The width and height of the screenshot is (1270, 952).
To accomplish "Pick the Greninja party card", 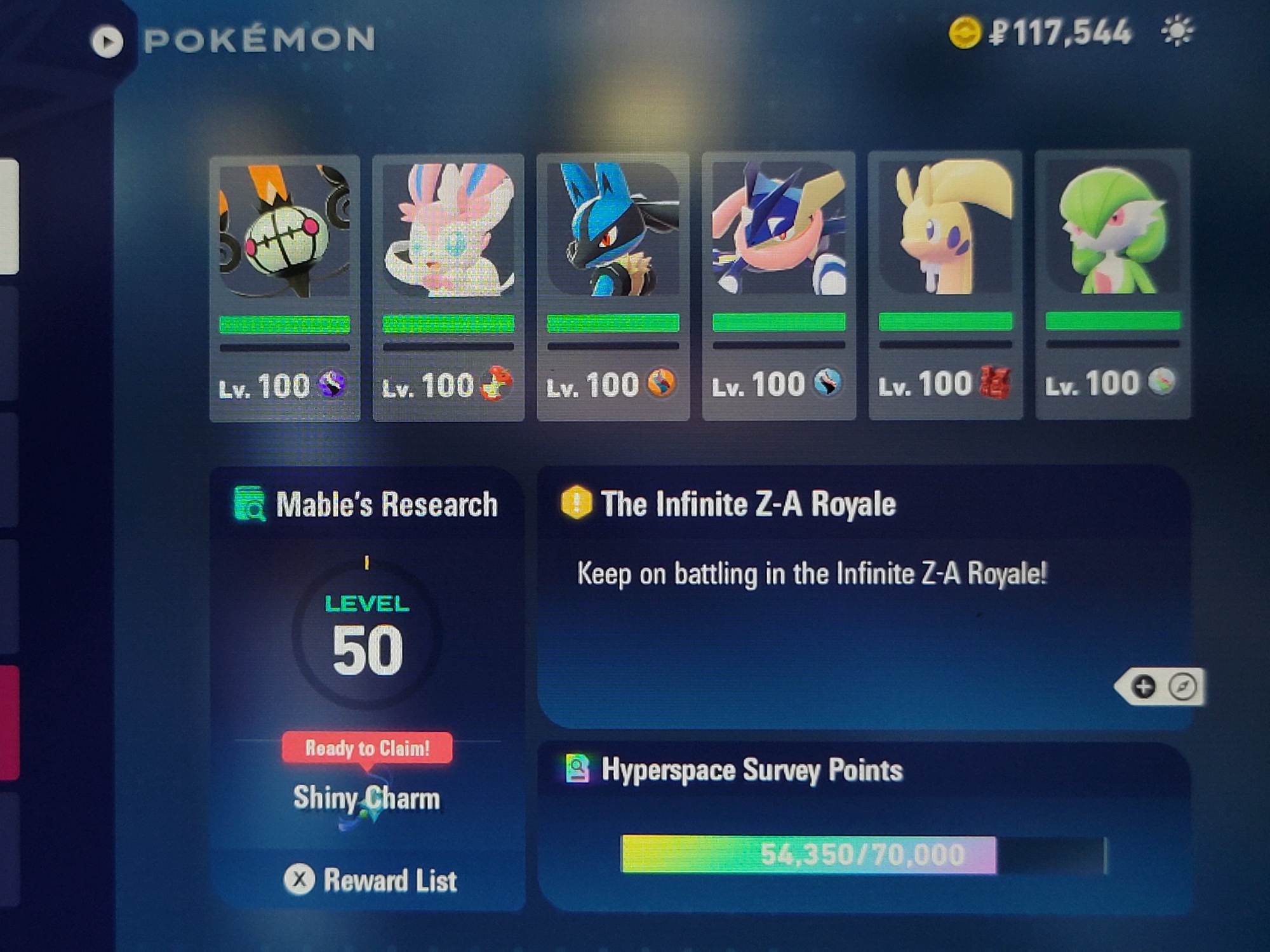I will pos(779,286).
